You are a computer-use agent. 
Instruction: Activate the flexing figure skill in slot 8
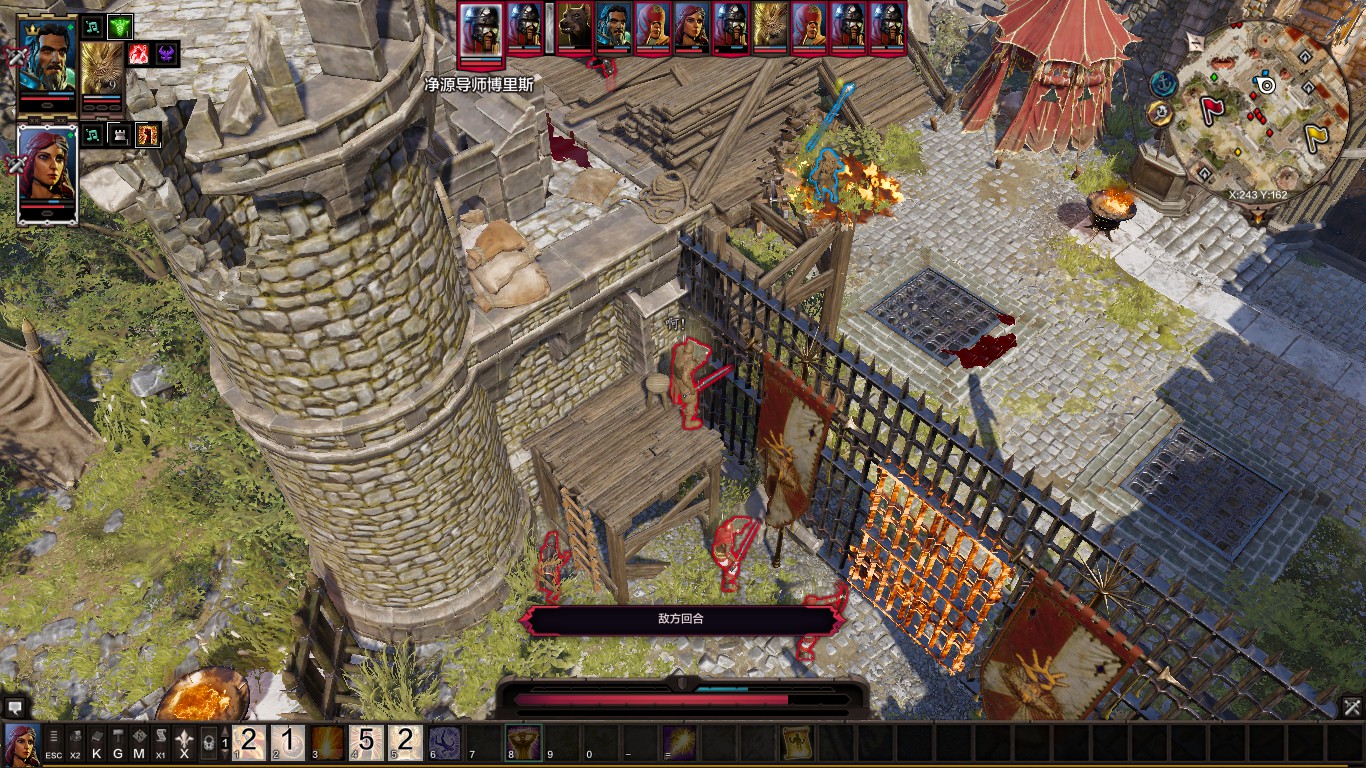click(524, 743)
